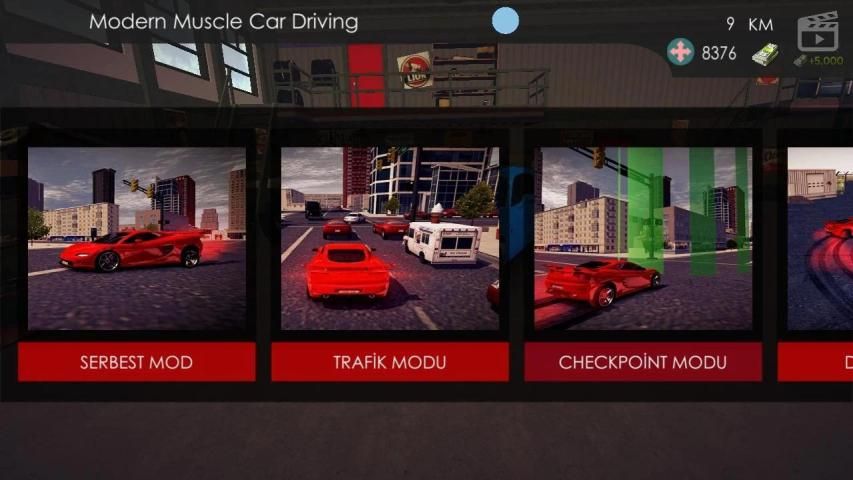Viewport: 853px width, 480px height.
Task: Start the CHECKPOINT MODU button
Action: 642,362
